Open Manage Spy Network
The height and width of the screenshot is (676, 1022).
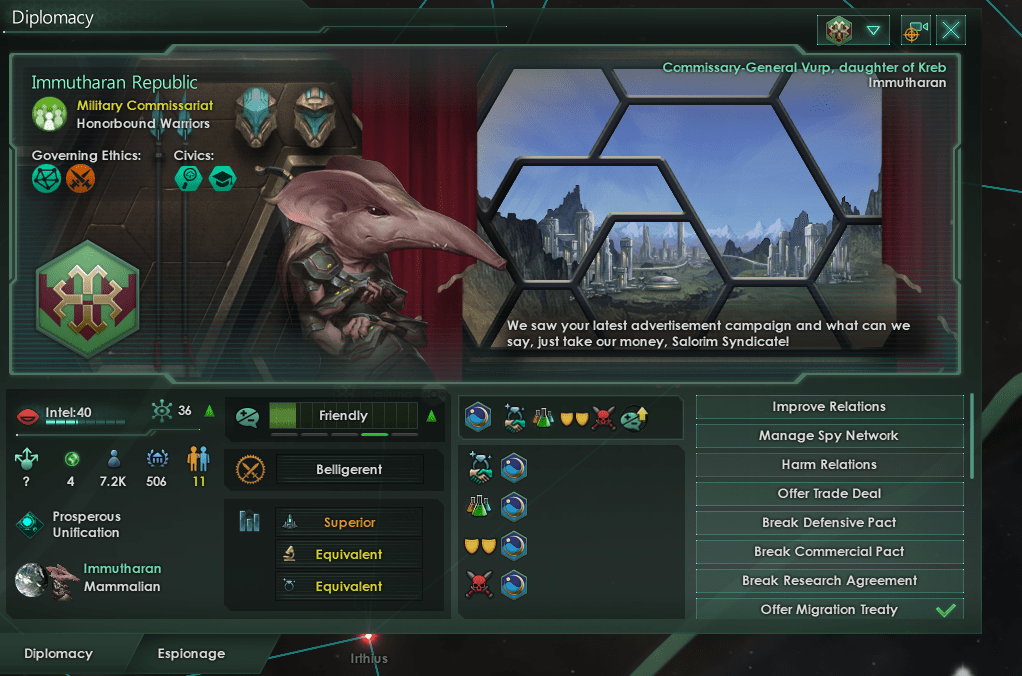click(829, 436)
